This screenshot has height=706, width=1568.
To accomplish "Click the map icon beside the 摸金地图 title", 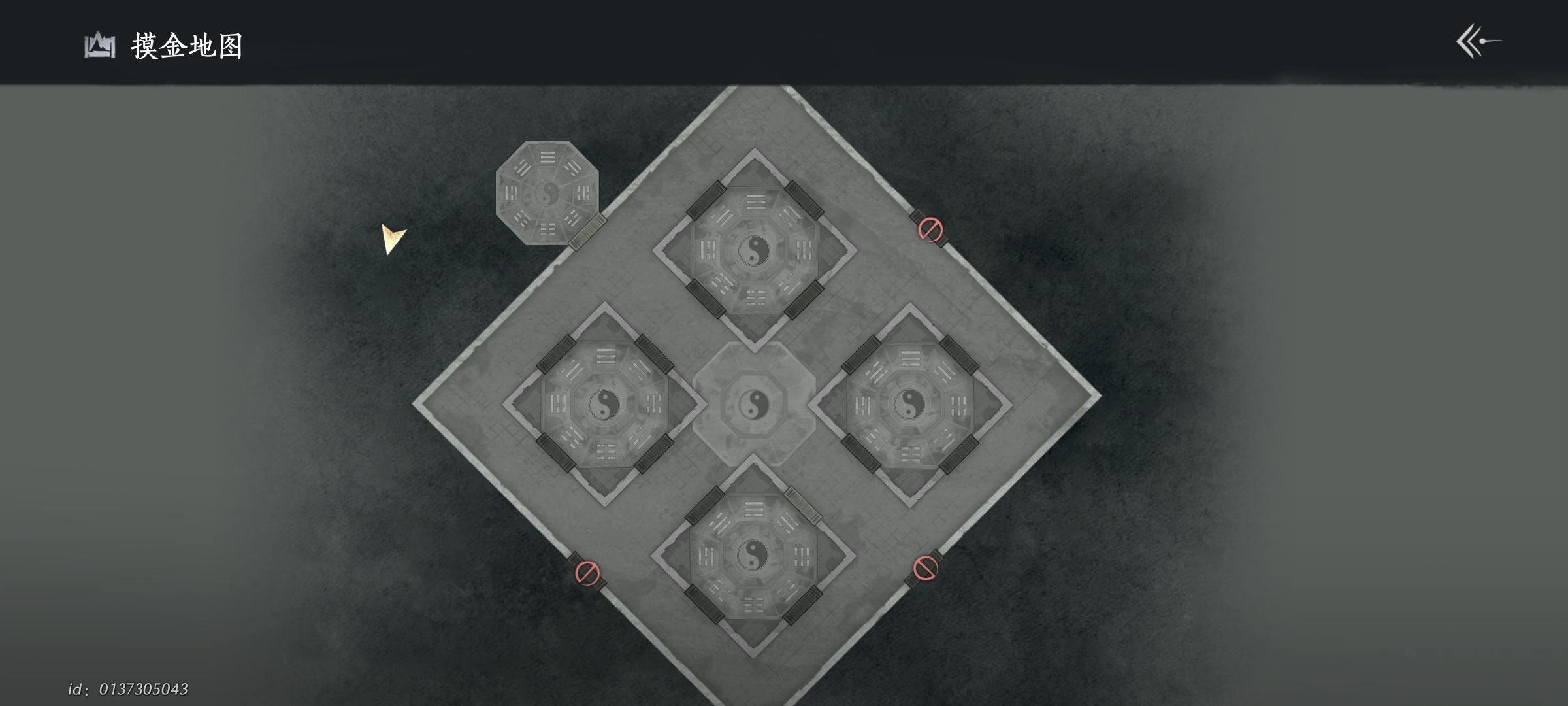I will click(98, 46).
